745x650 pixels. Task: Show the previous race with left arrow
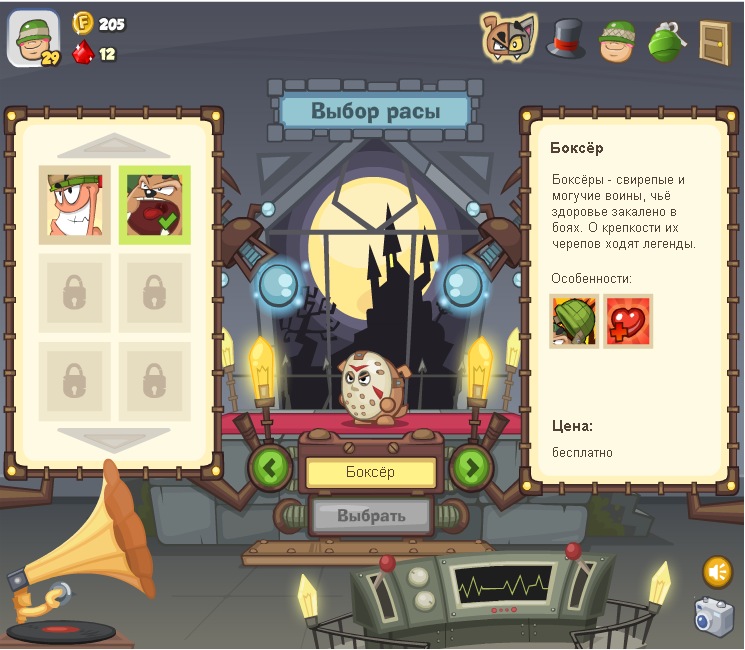tap(270, 466)
